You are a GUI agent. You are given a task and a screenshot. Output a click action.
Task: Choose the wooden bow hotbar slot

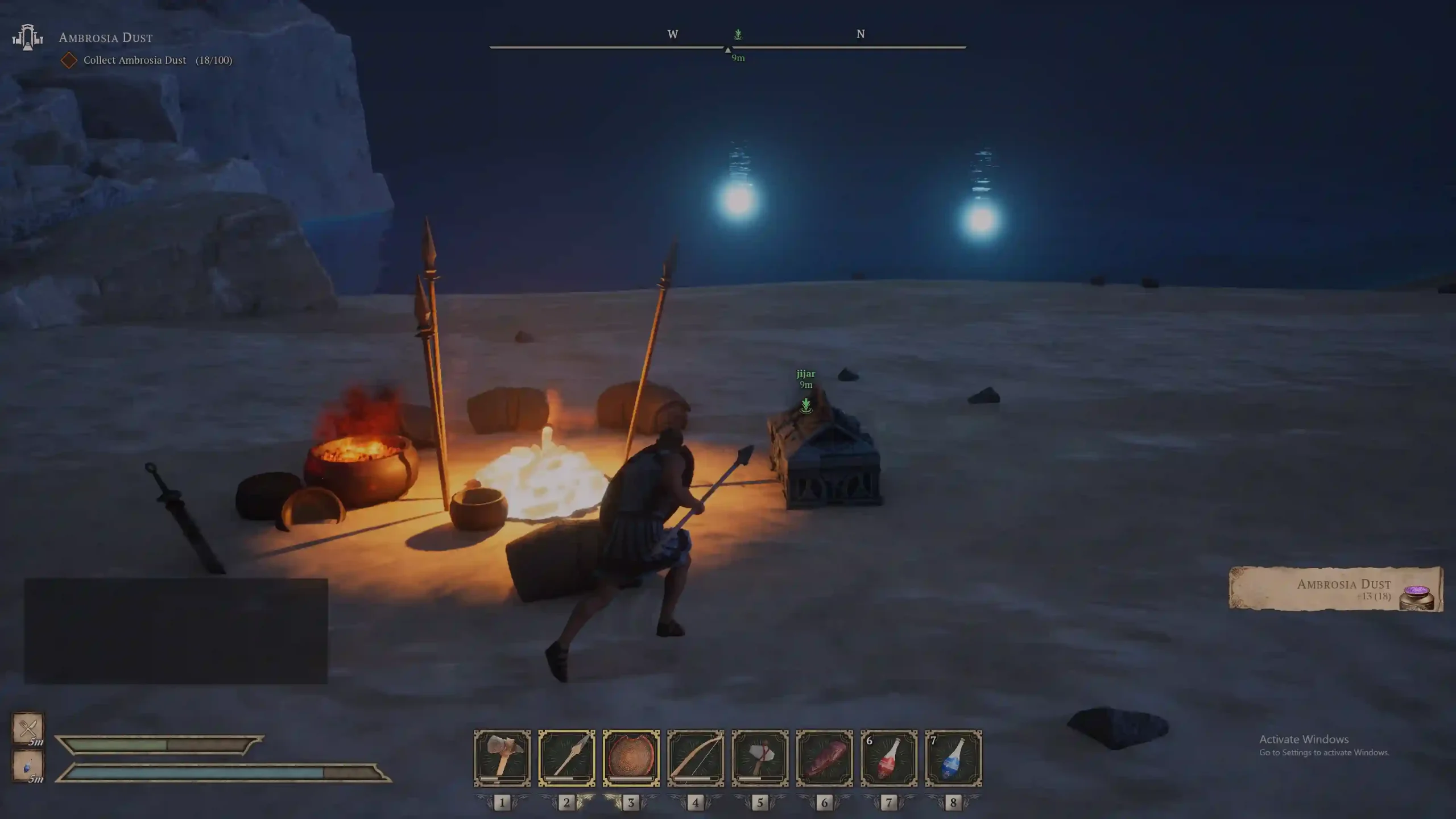(x=696, y=758)
